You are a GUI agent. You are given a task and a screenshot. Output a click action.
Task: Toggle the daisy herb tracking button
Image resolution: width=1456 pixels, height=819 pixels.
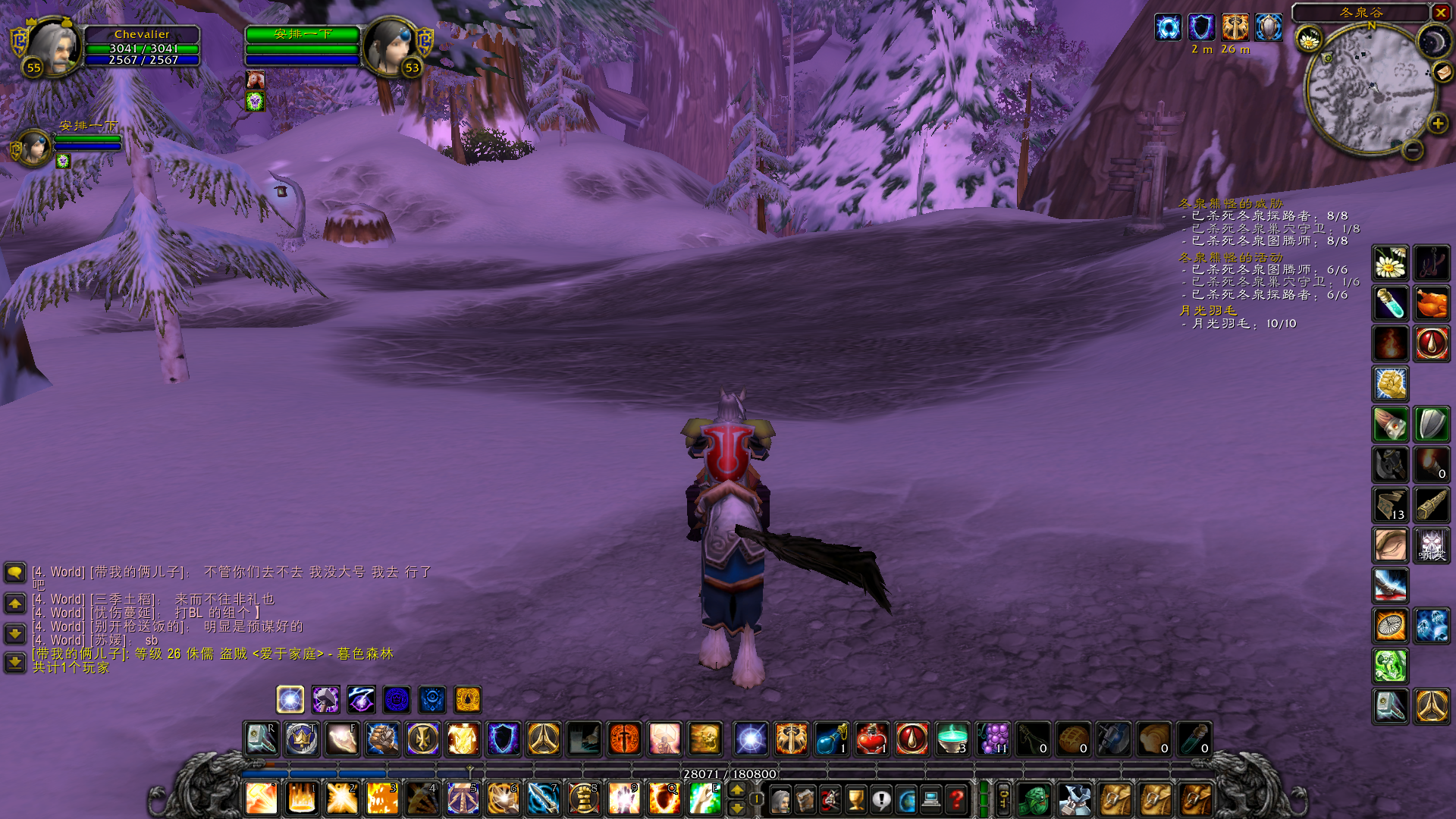[x=1309, y=39]
